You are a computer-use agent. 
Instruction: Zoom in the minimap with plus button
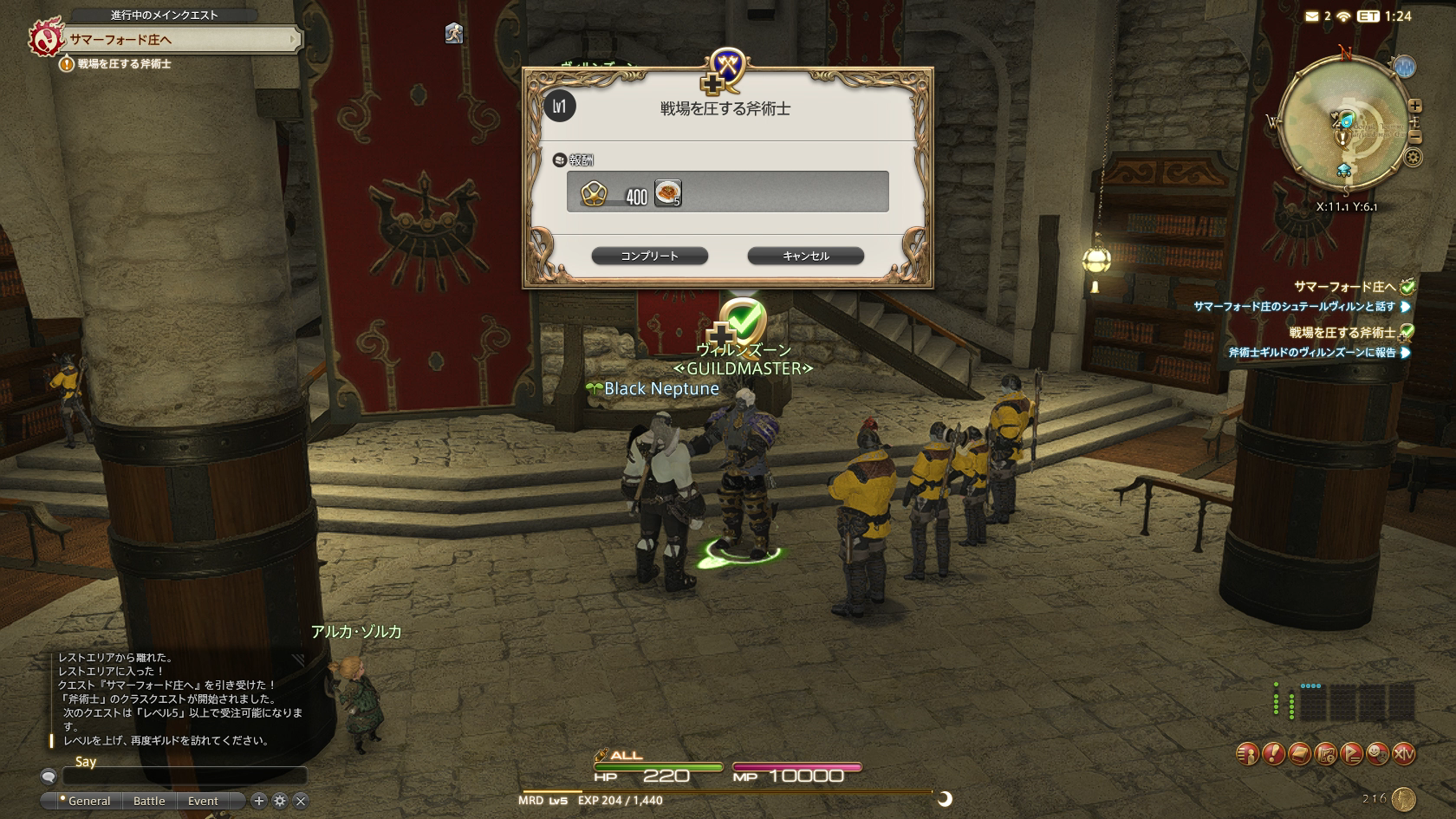click(1415, 106)
